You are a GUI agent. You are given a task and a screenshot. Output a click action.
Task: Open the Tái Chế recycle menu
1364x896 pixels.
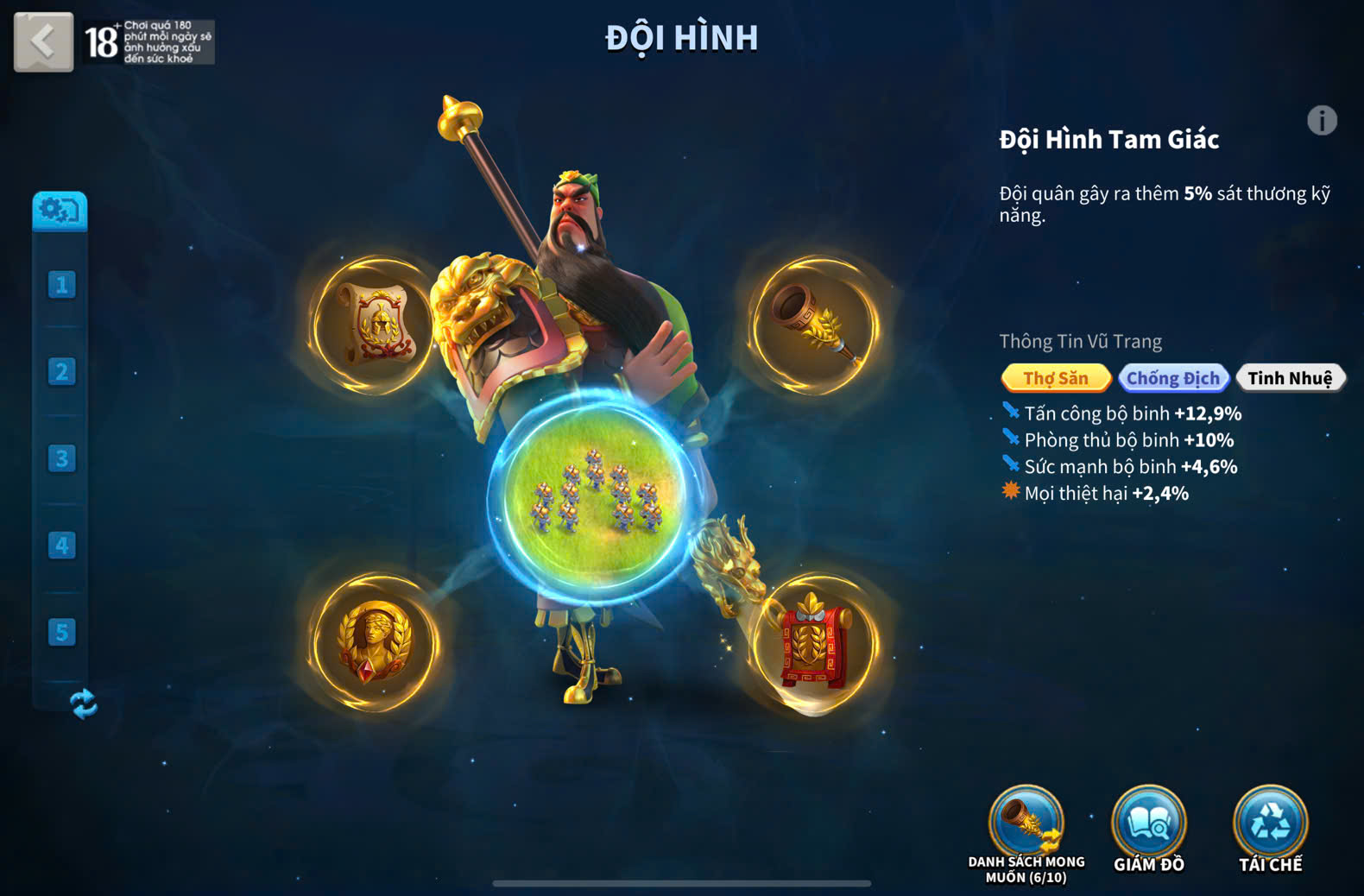pyautogui.click(x=1270, y=824)
